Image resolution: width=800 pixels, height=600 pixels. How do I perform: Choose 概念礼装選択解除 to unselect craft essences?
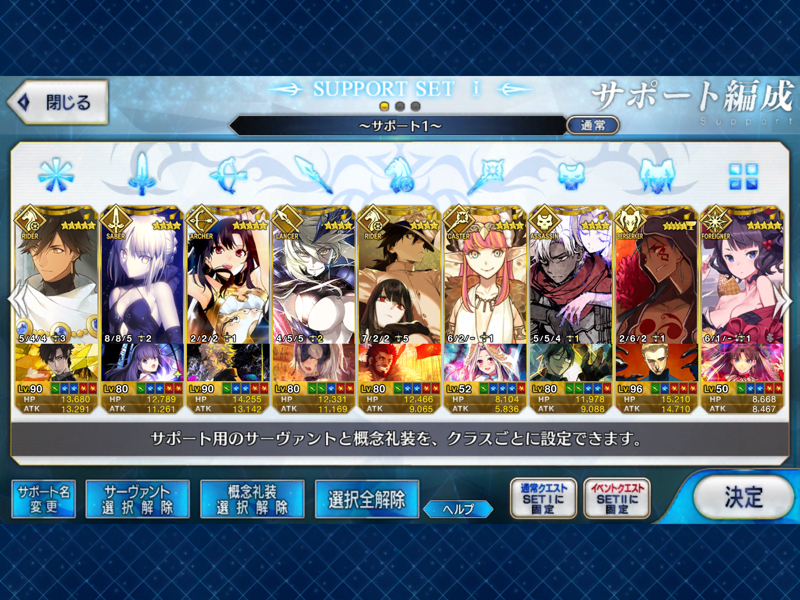point(252,498)
